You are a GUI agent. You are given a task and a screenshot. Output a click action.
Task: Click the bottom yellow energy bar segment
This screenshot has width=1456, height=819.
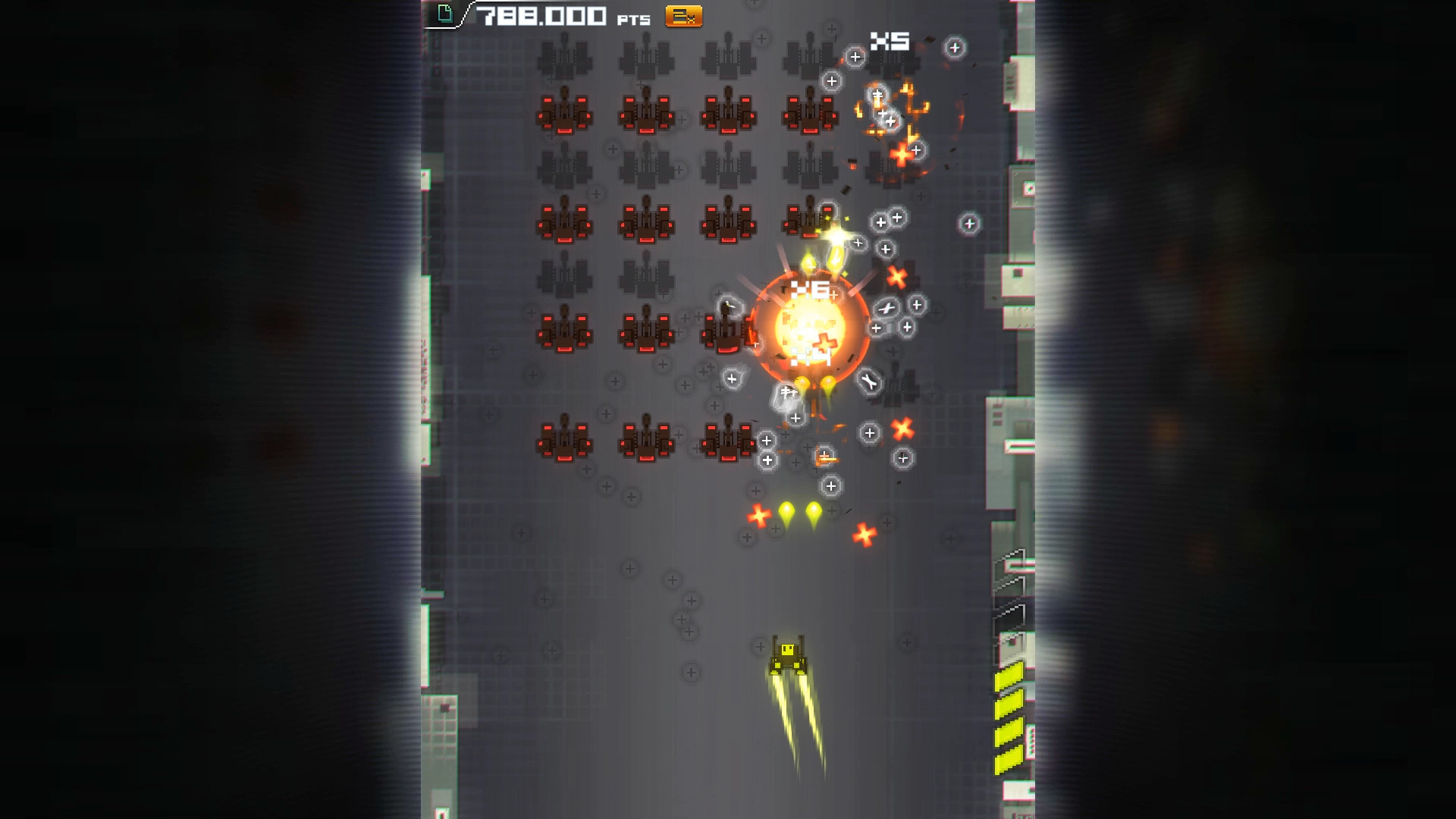1009,758
